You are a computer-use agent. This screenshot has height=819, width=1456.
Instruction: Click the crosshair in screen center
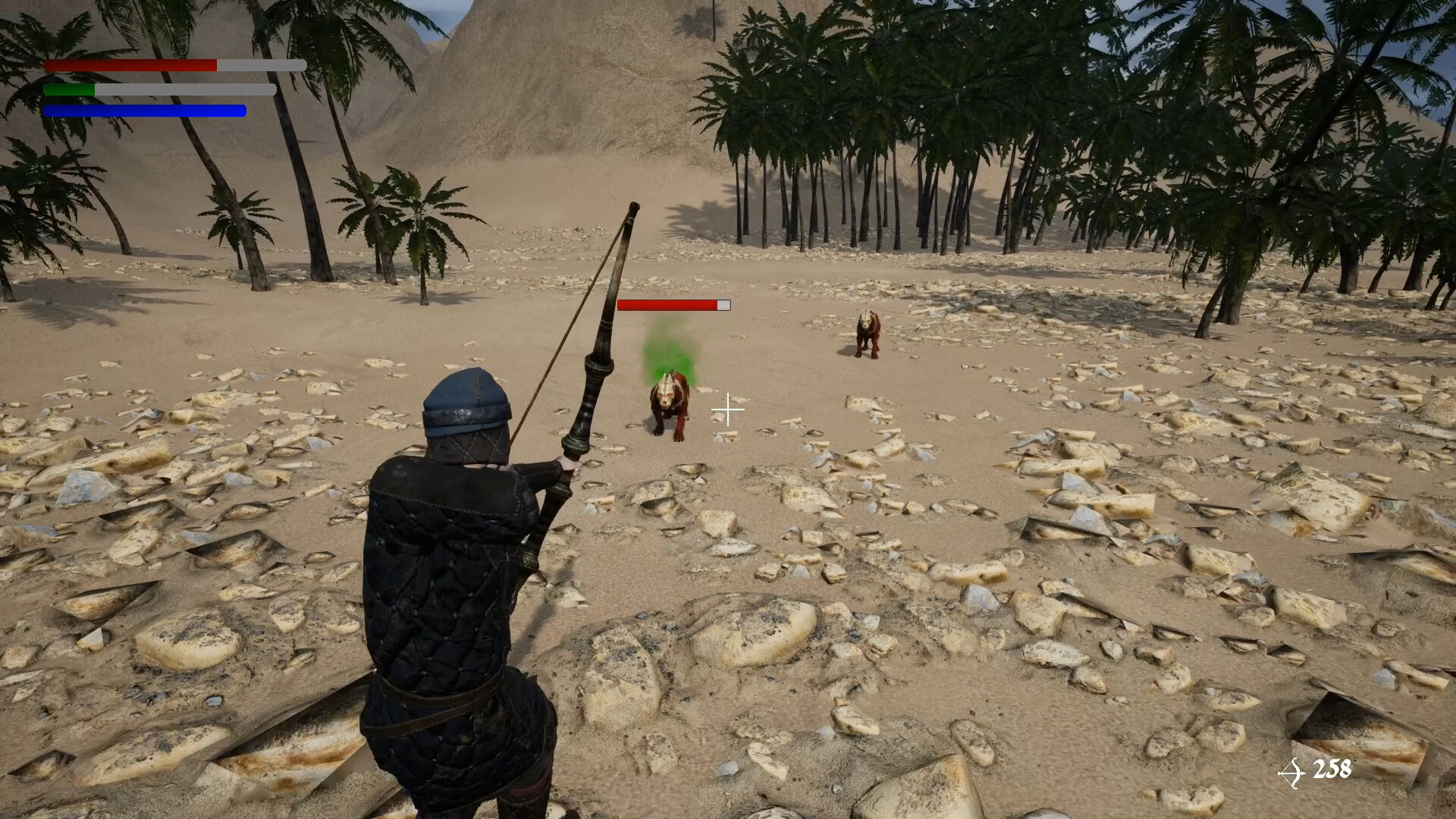tap(727, 409)
